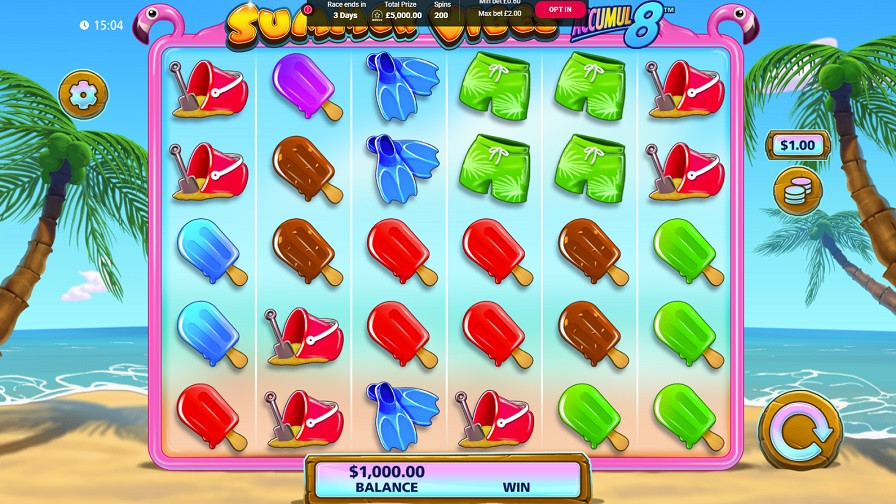Change the bet using the coin stack button
The width and height of the screenshot is (896, 504).
(x=797, y=191)
